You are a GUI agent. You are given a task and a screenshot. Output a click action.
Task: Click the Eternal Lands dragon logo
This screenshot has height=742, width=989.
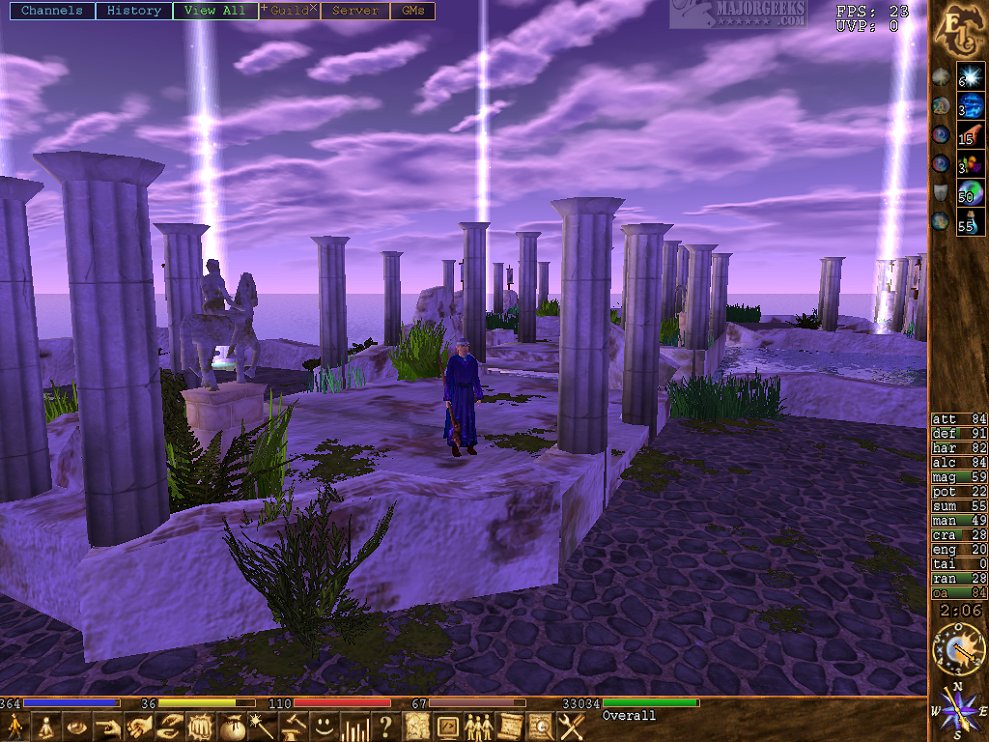pyautogui.click(x=957, y=30)
